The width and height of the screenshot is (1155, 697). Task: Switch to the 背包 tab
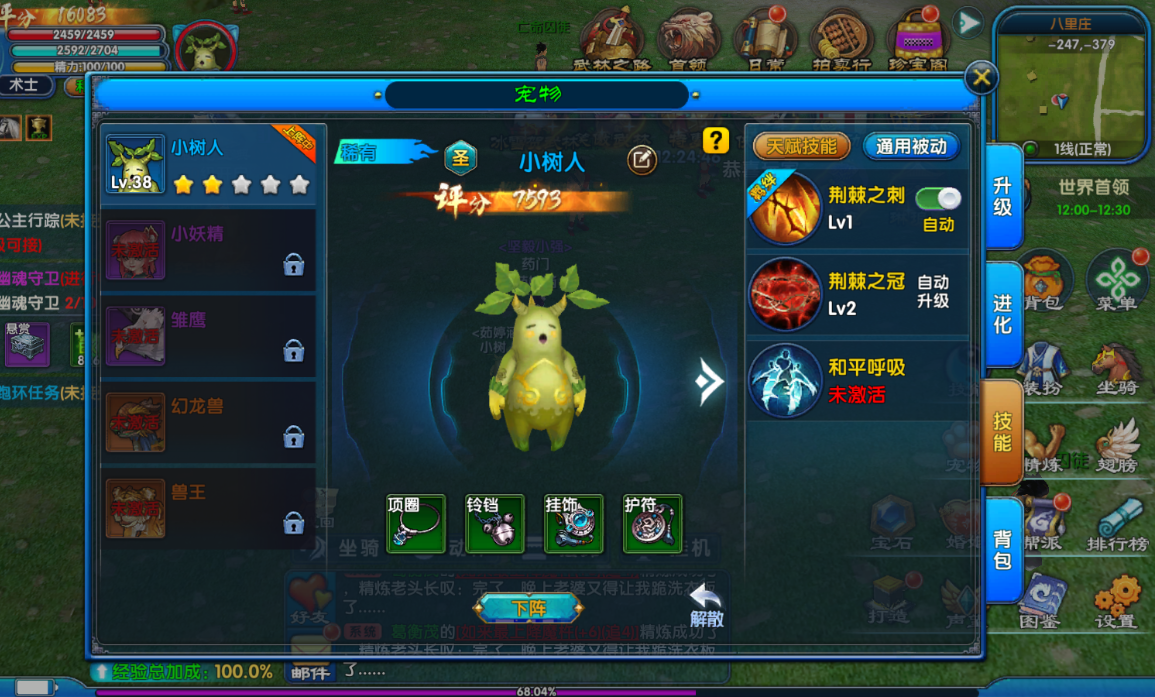[1002, 549]
